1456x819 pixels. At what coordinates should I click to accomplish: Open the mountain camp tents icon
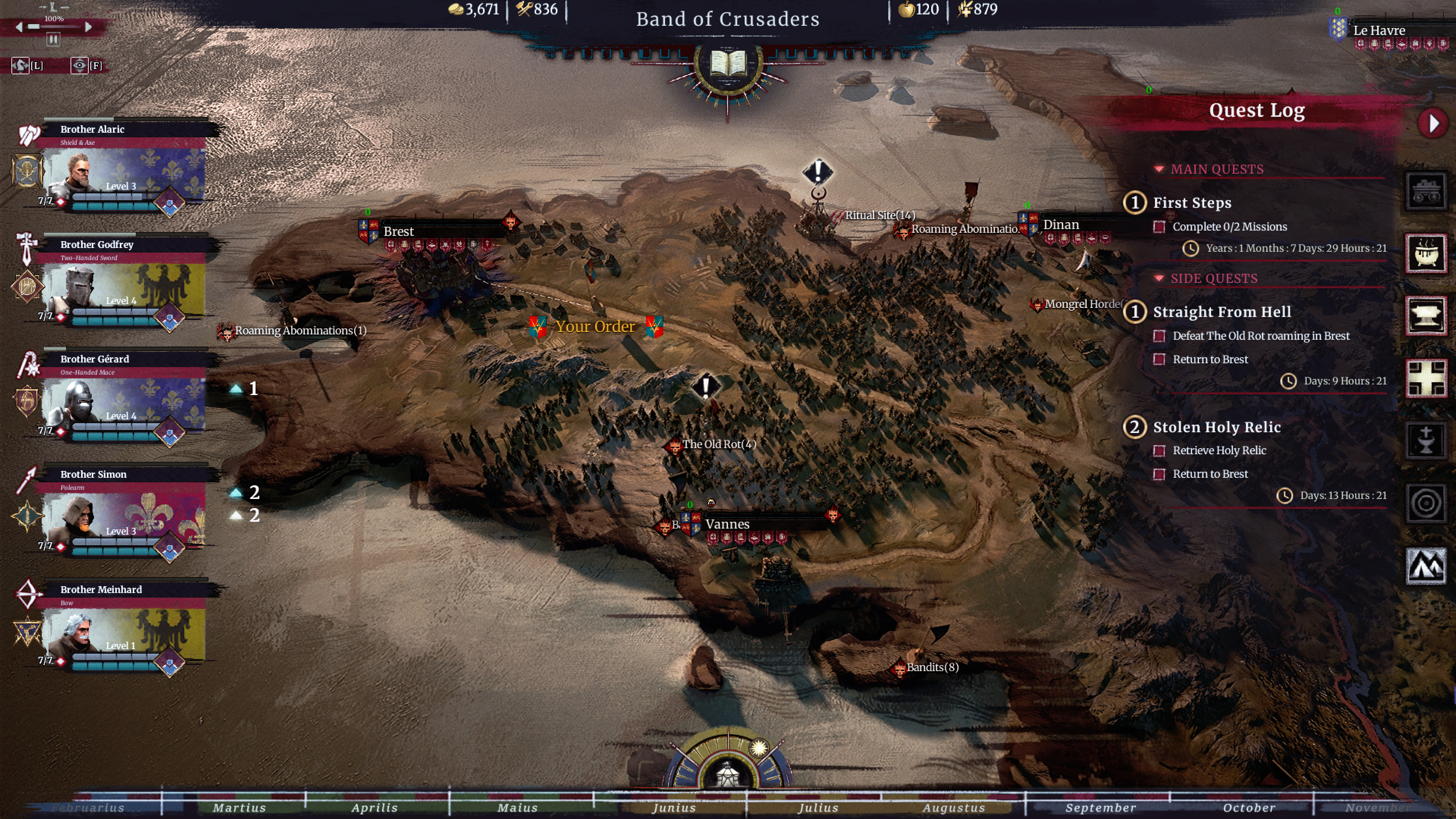pos(1426,565)
